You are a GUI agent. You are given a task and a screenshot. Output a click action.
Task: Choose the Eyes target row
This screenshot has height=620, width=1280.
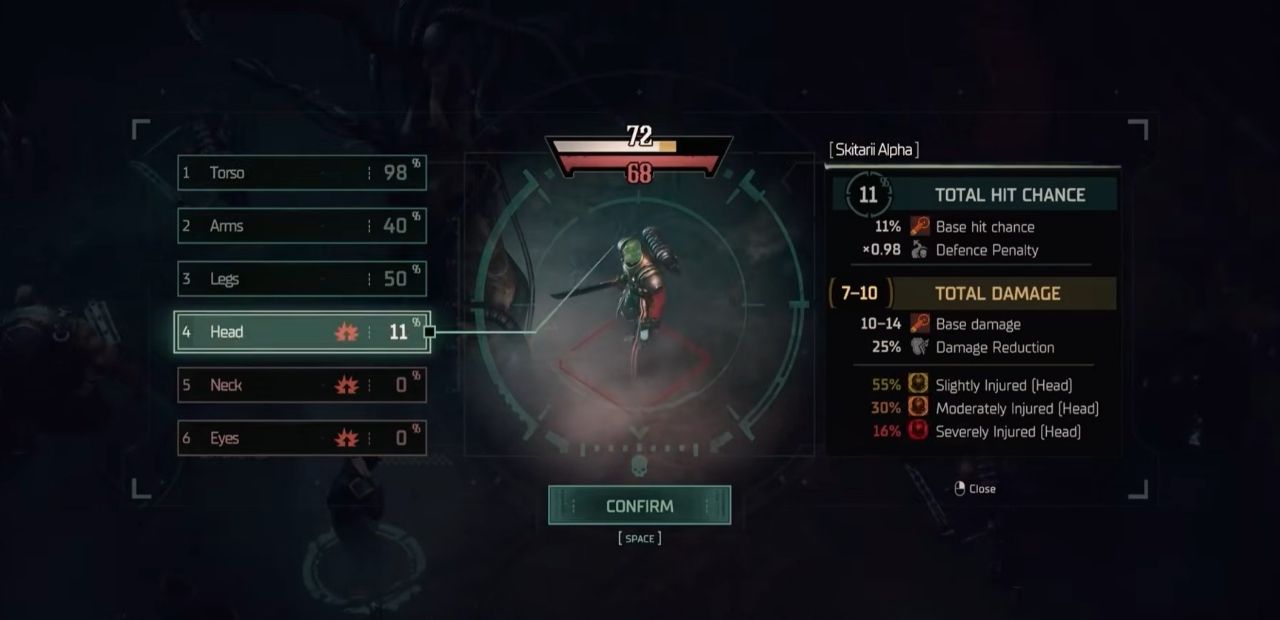pos(302,438)
